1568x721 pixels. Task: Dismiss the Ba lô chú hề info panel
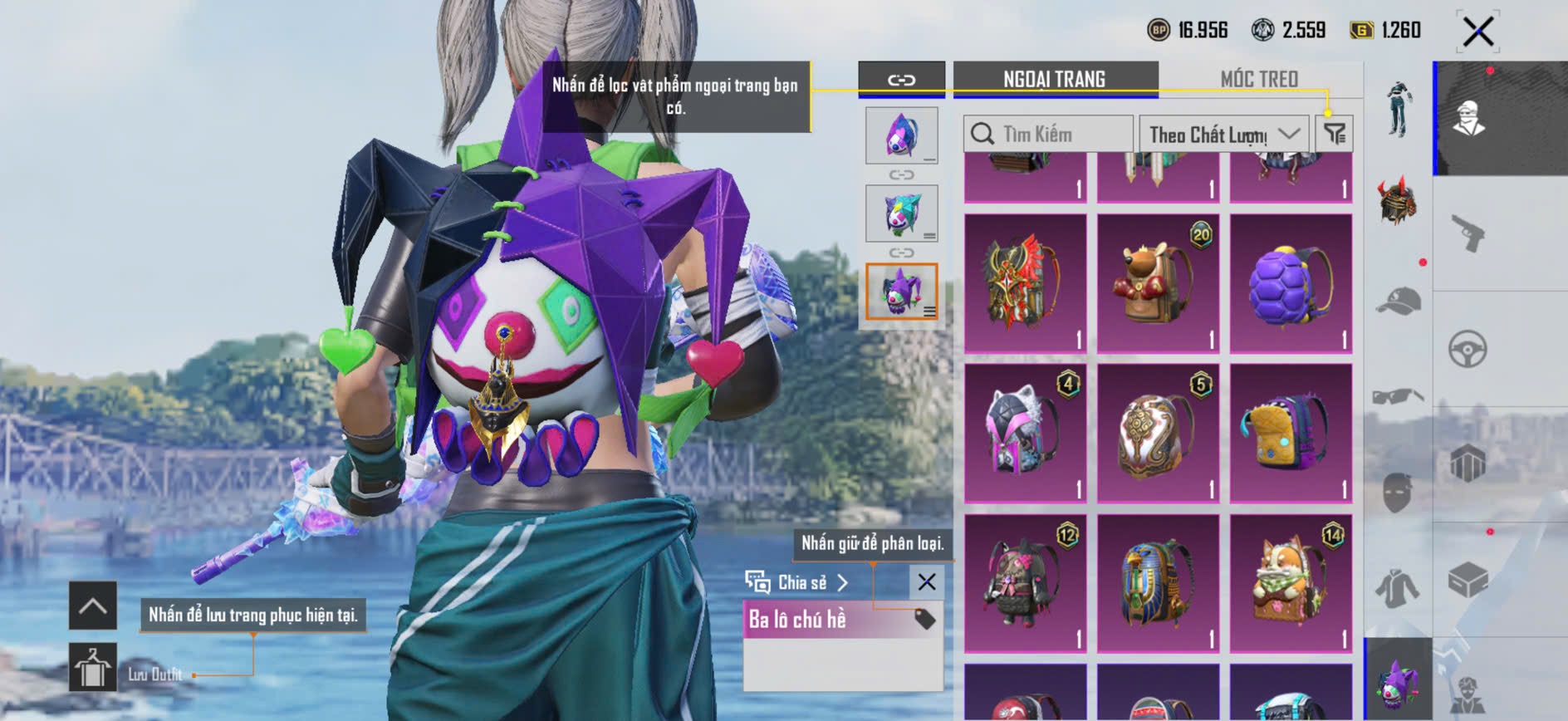pos(926,582)
